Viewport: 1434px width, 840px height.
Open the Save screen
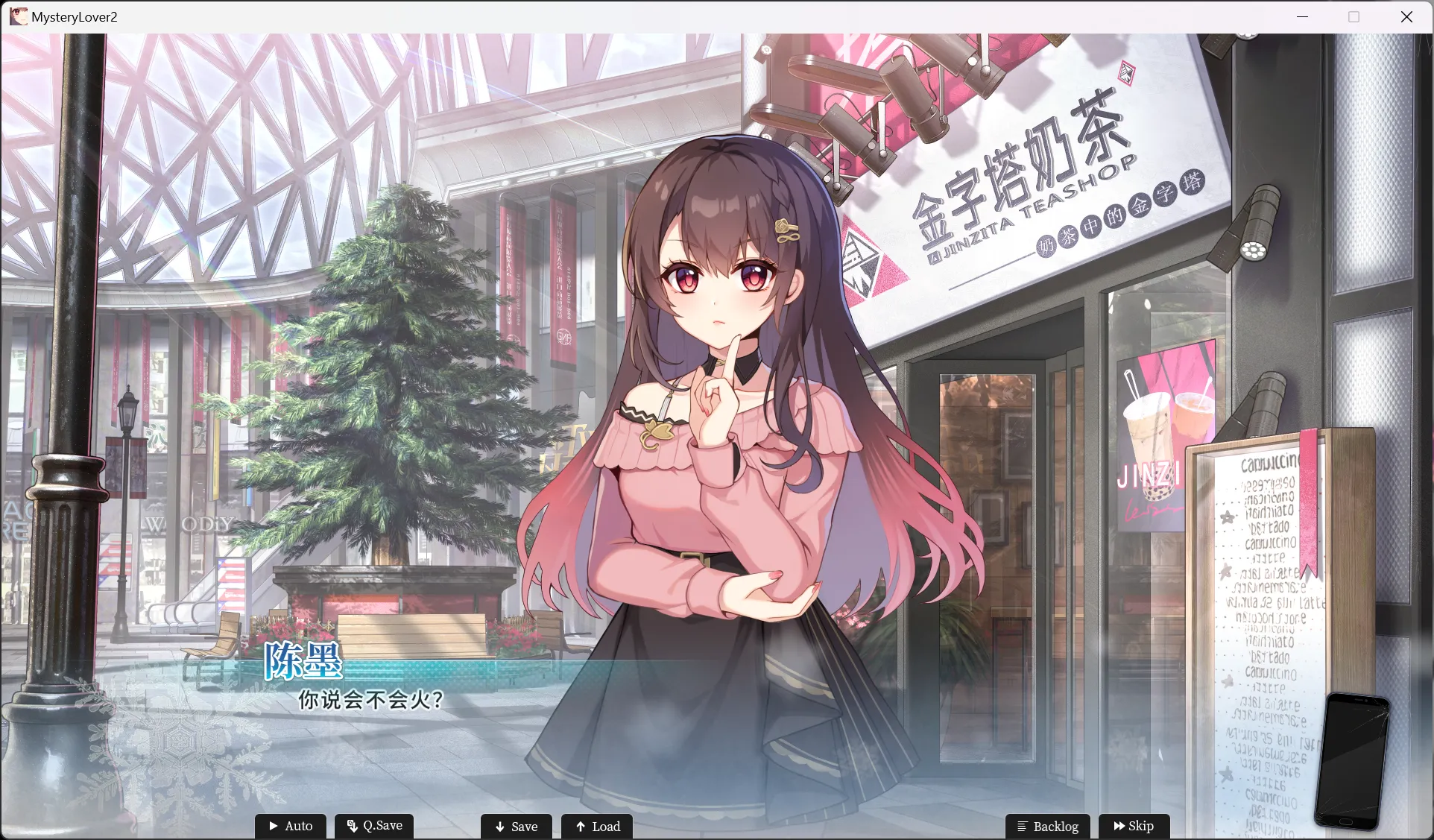pyautogui.click(x=516, y=826)
